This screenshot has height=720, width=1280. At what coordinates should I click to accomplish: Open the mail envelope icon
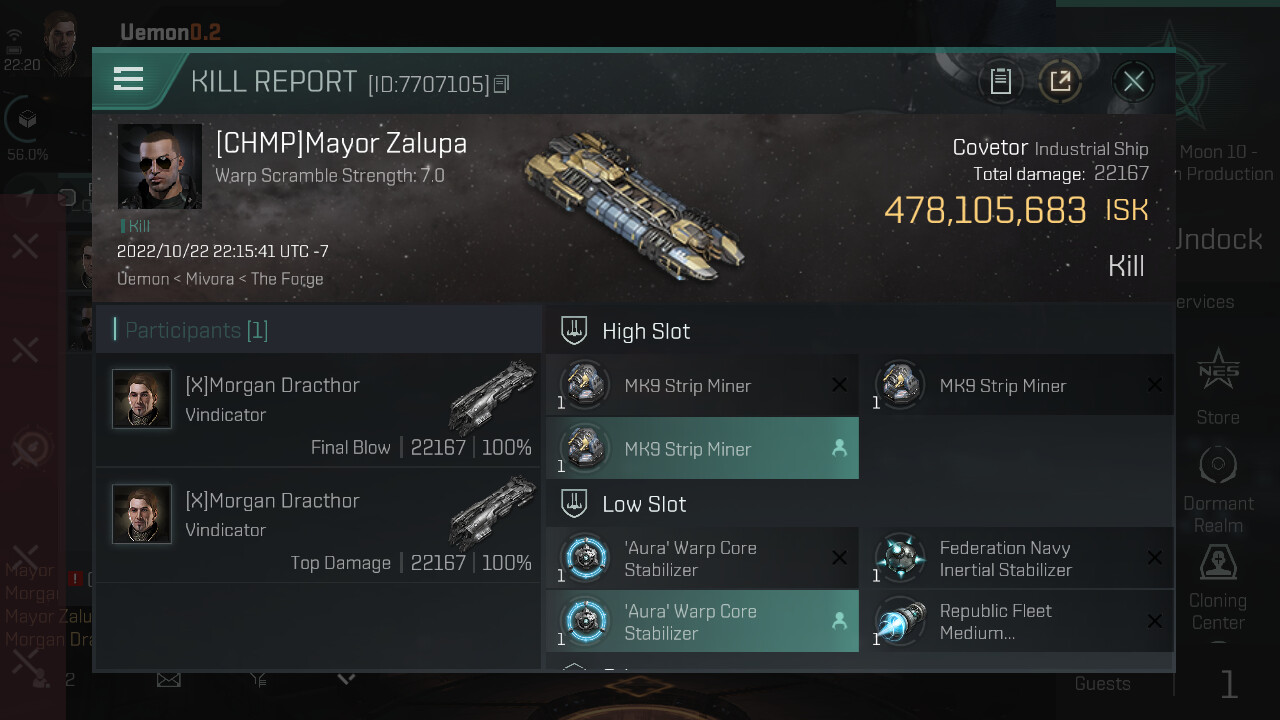pos(169,680)
